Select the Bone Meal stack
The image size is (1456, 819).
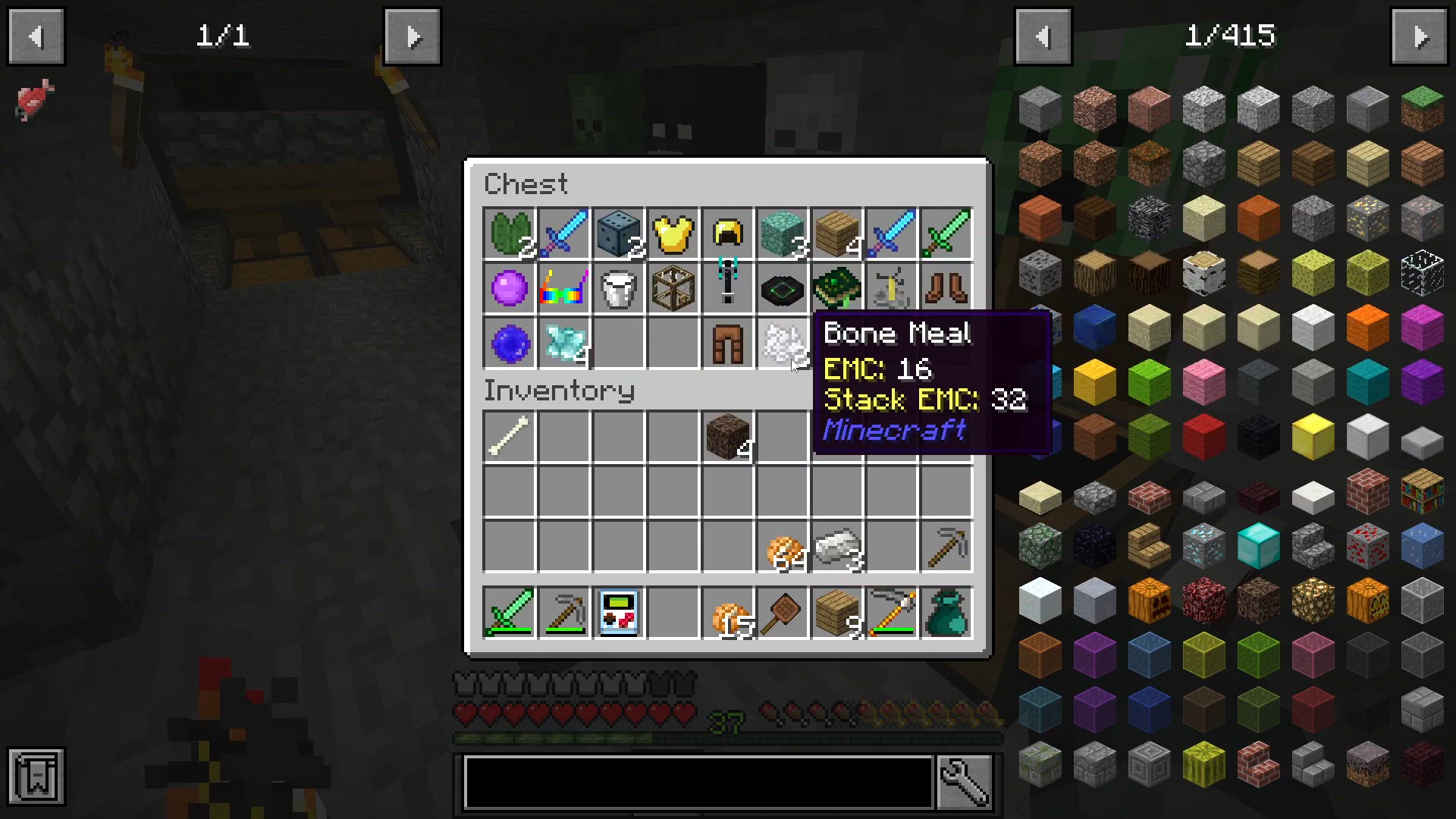point(782,343)
